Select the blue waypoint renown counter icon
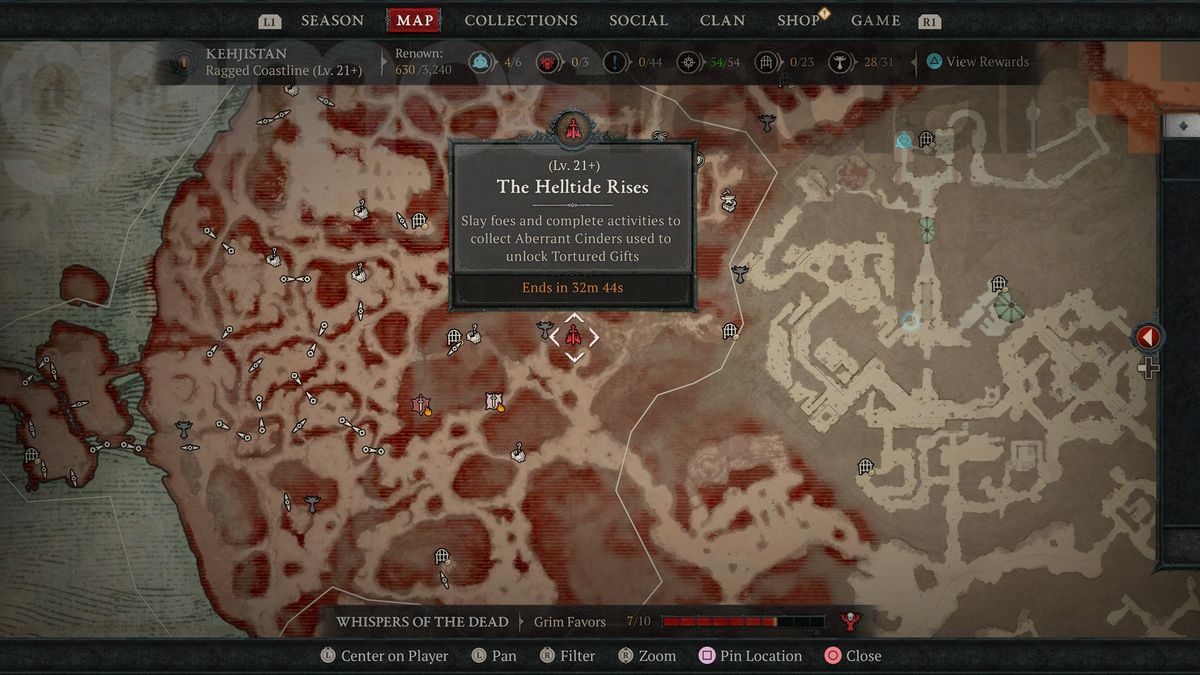The height and width of the screenshot is (675, 1200). 479,62
